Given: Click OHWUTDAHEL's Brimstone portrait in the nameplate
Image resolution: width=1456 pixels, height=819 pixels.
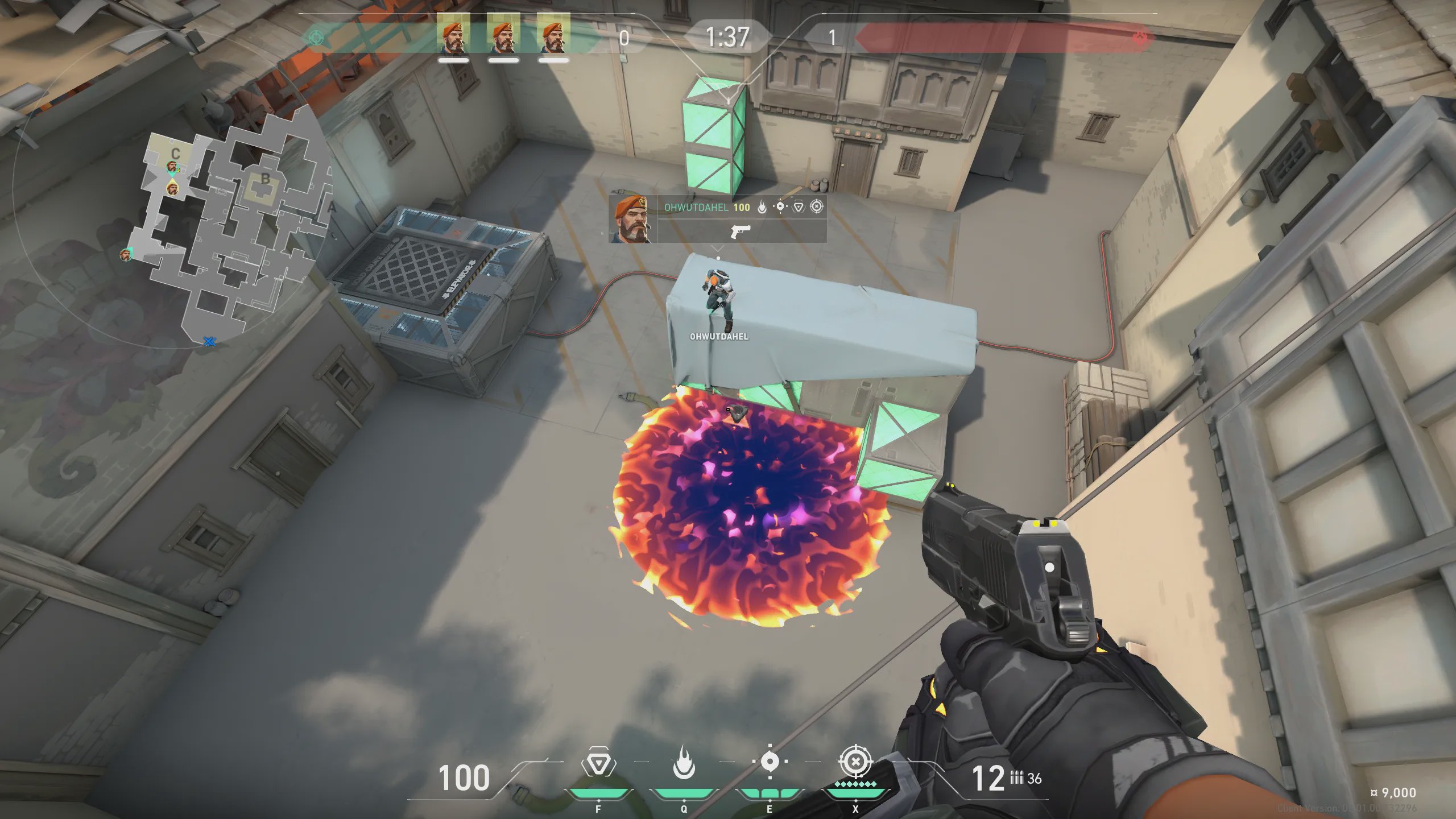Looking at the screenshot, I should (631, 219).
